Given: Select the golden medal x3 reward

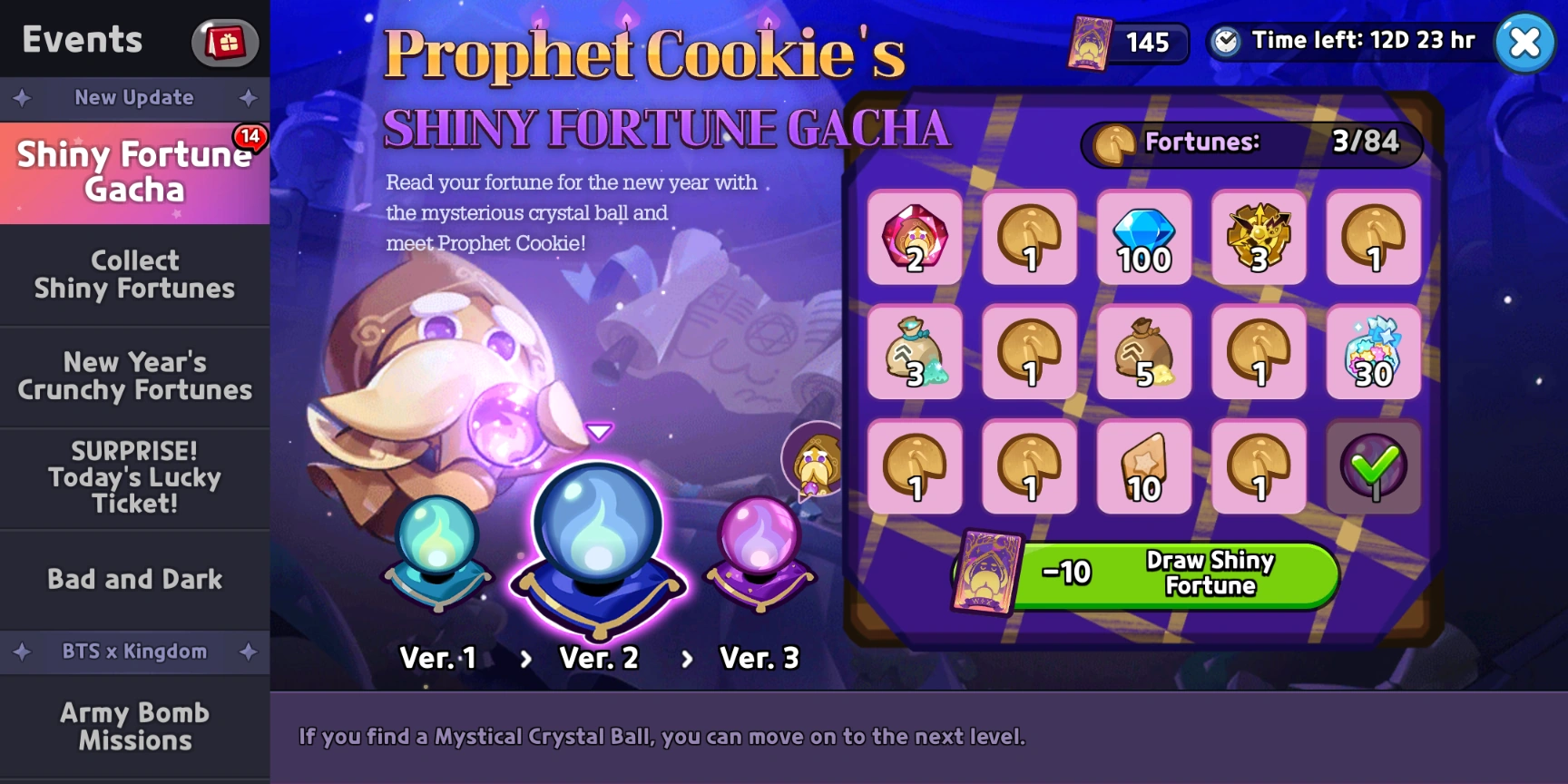Looking at the screenshot, I should (1259, 239).
